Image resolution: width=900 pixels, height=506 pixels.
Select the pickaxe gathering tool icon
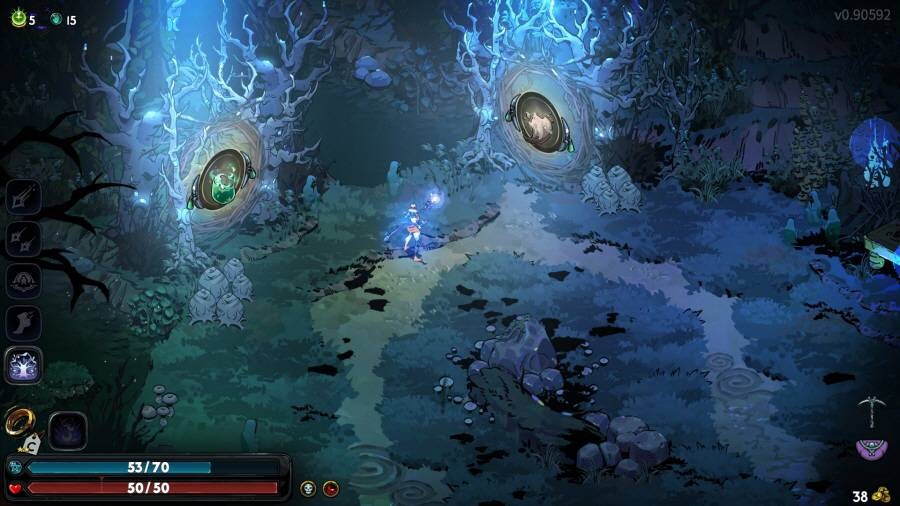872,410
